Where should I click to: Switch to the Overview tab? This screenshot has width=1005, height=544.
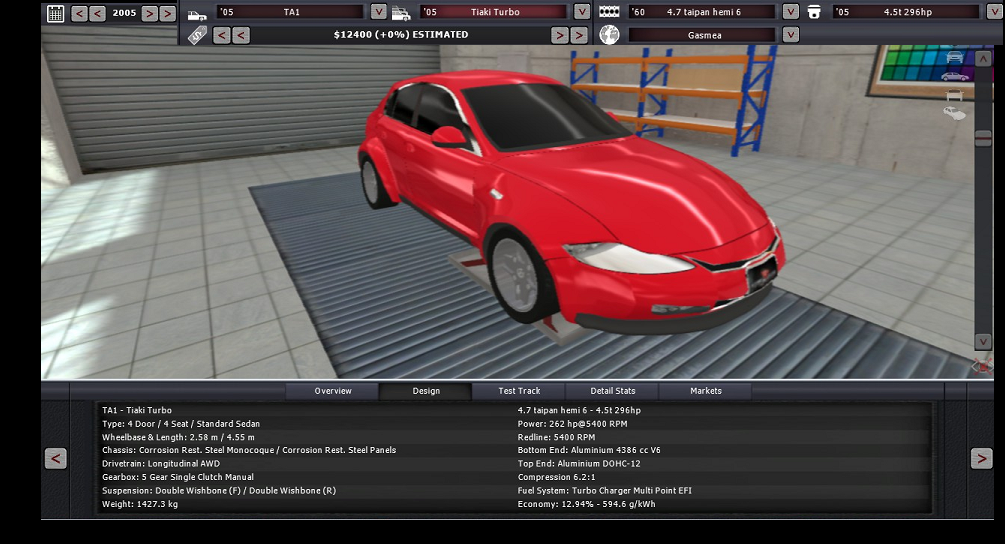333,391
